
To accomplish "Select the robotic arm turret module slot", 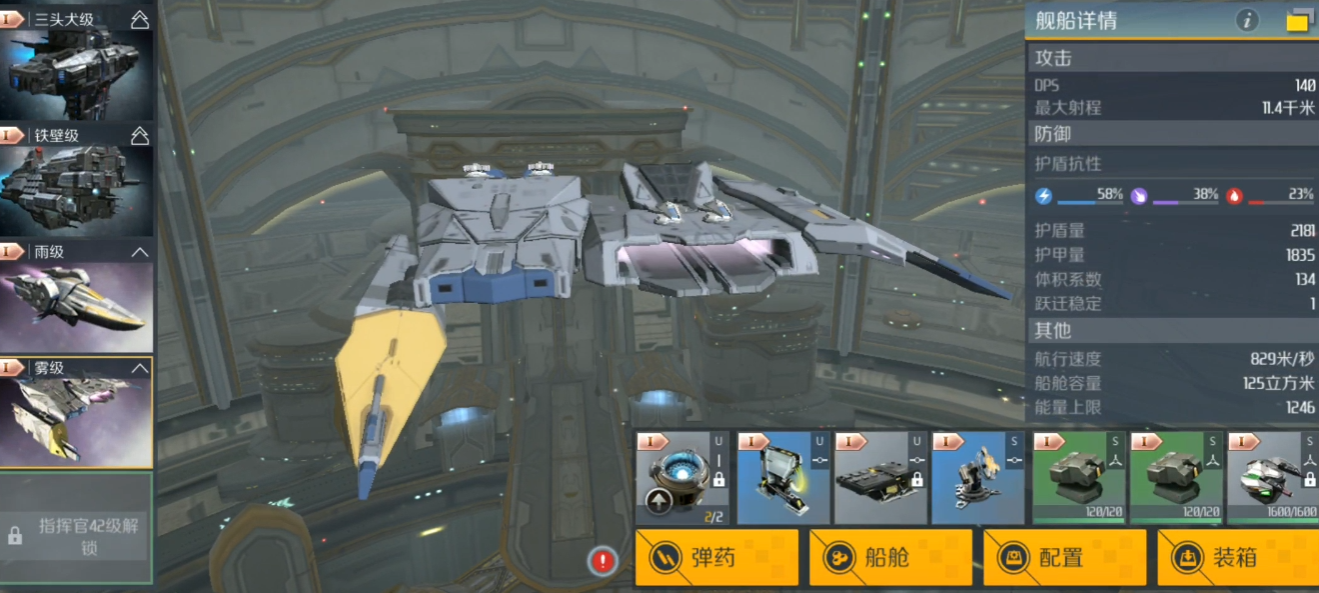I will 977,478.
